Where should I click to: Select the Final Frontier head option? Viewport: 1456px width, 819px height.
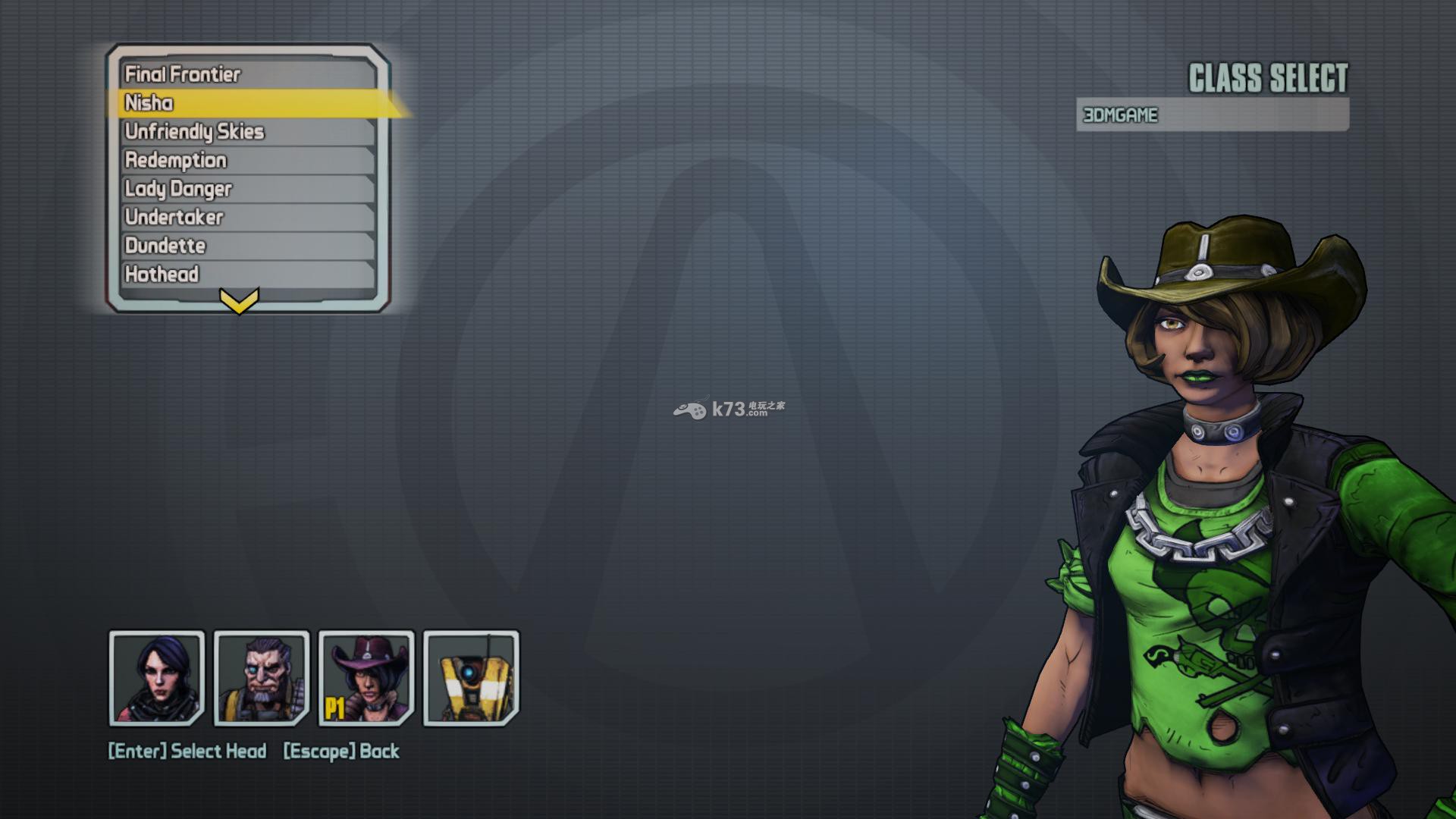tap(246, 74)
